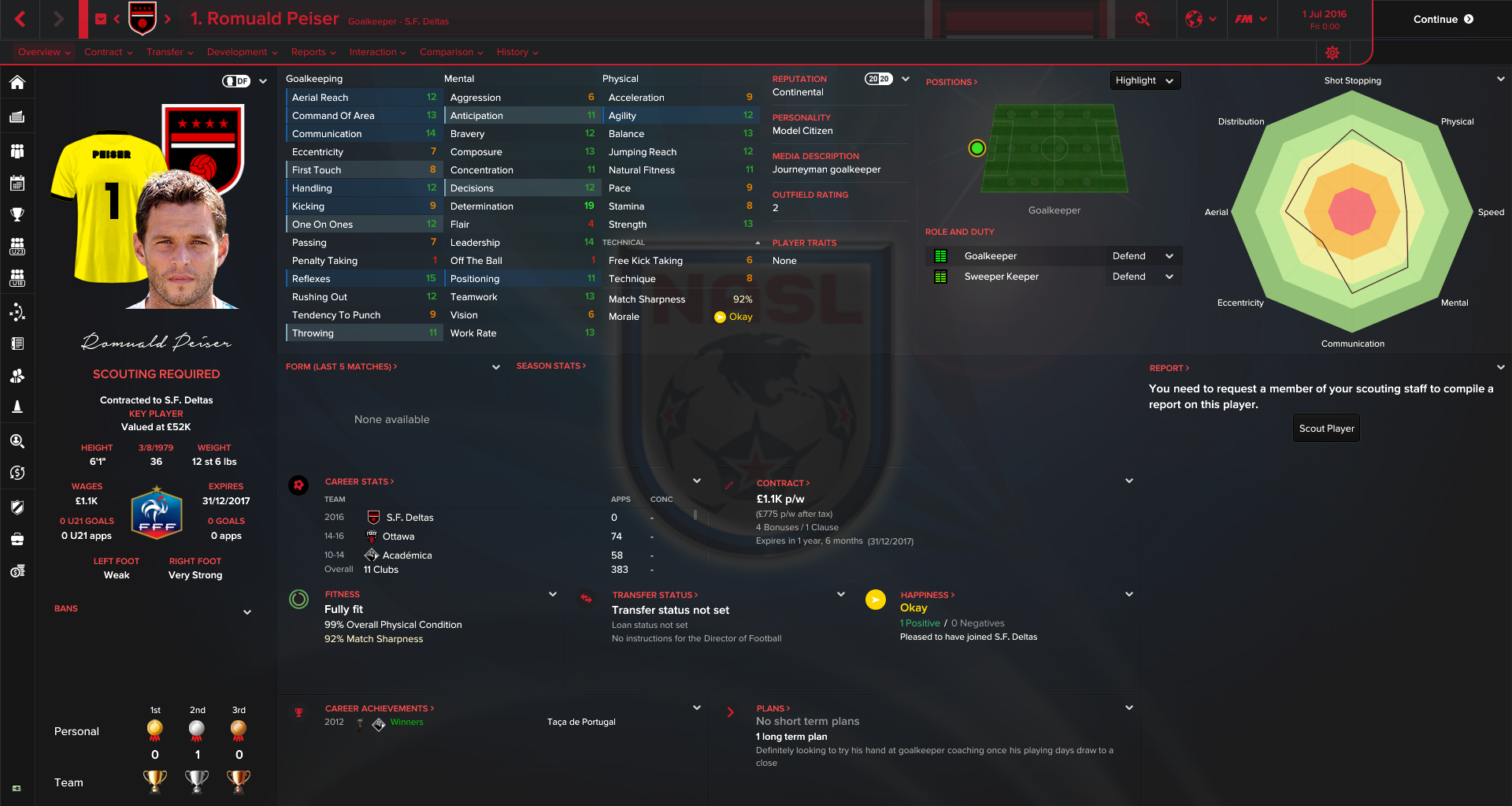Open Preferences using the gear icon
The image size is (1512, 806).
[1332, 52]
